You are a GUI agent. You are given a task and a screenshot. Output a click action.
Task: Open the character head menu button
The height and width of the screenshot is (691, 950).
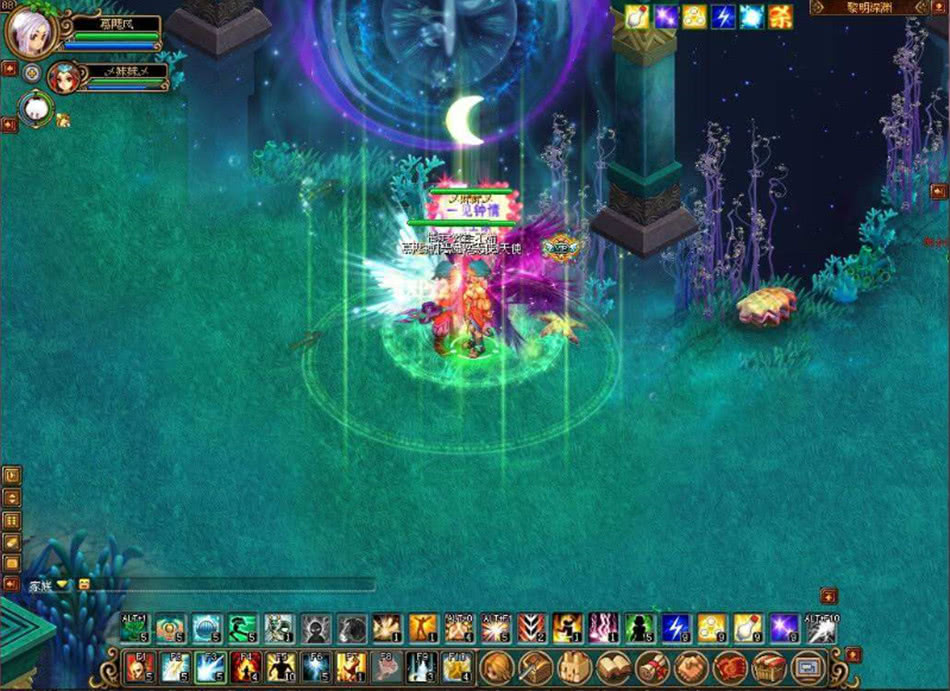pyautogui.click(x=497, y=667)
